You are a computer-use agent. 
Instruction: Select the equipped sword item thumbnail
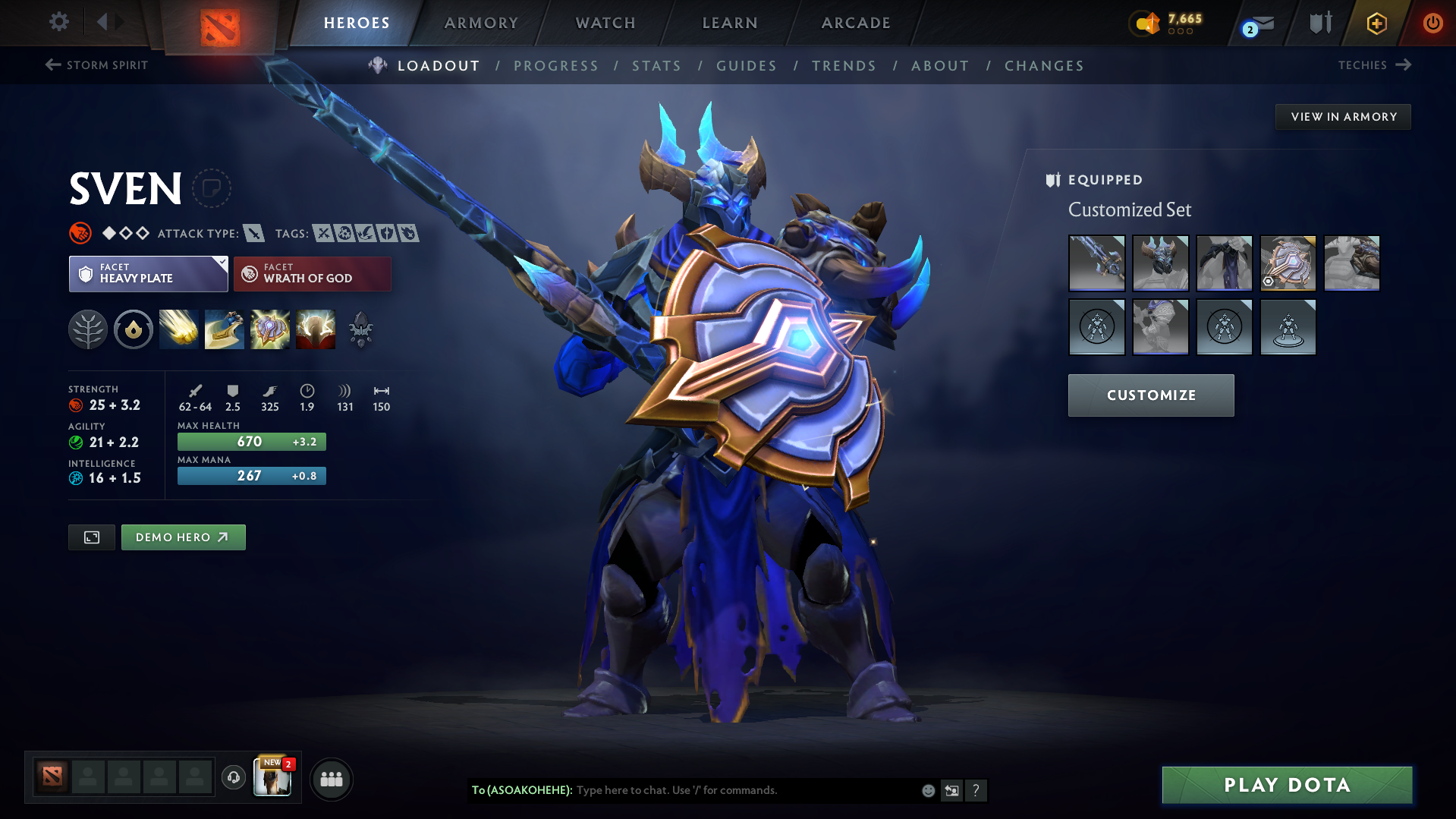pyautogui.click(x=1097, y=263)
